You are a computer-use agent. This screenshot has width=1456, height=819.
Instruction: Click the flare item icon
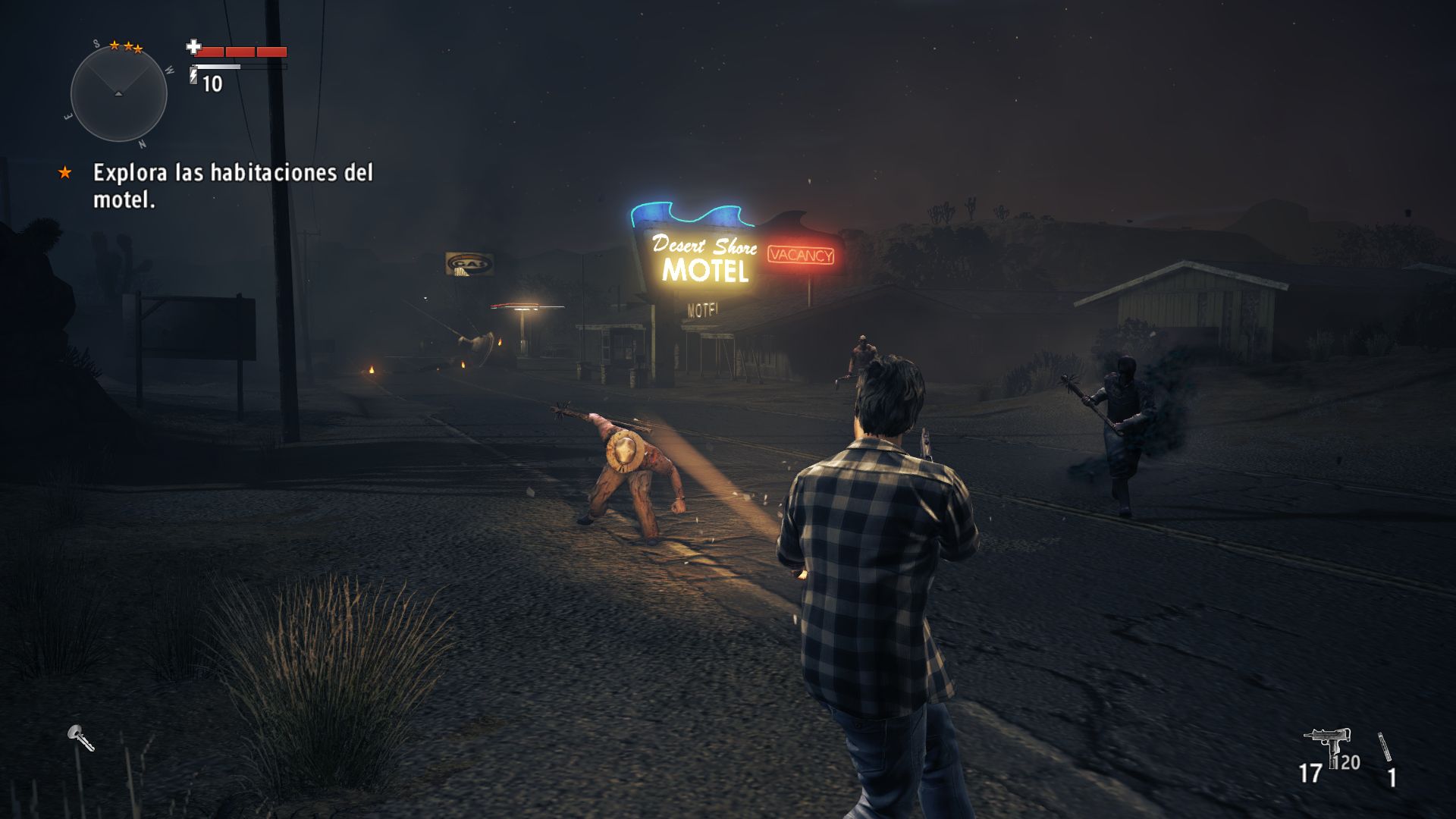[1385, 747]
